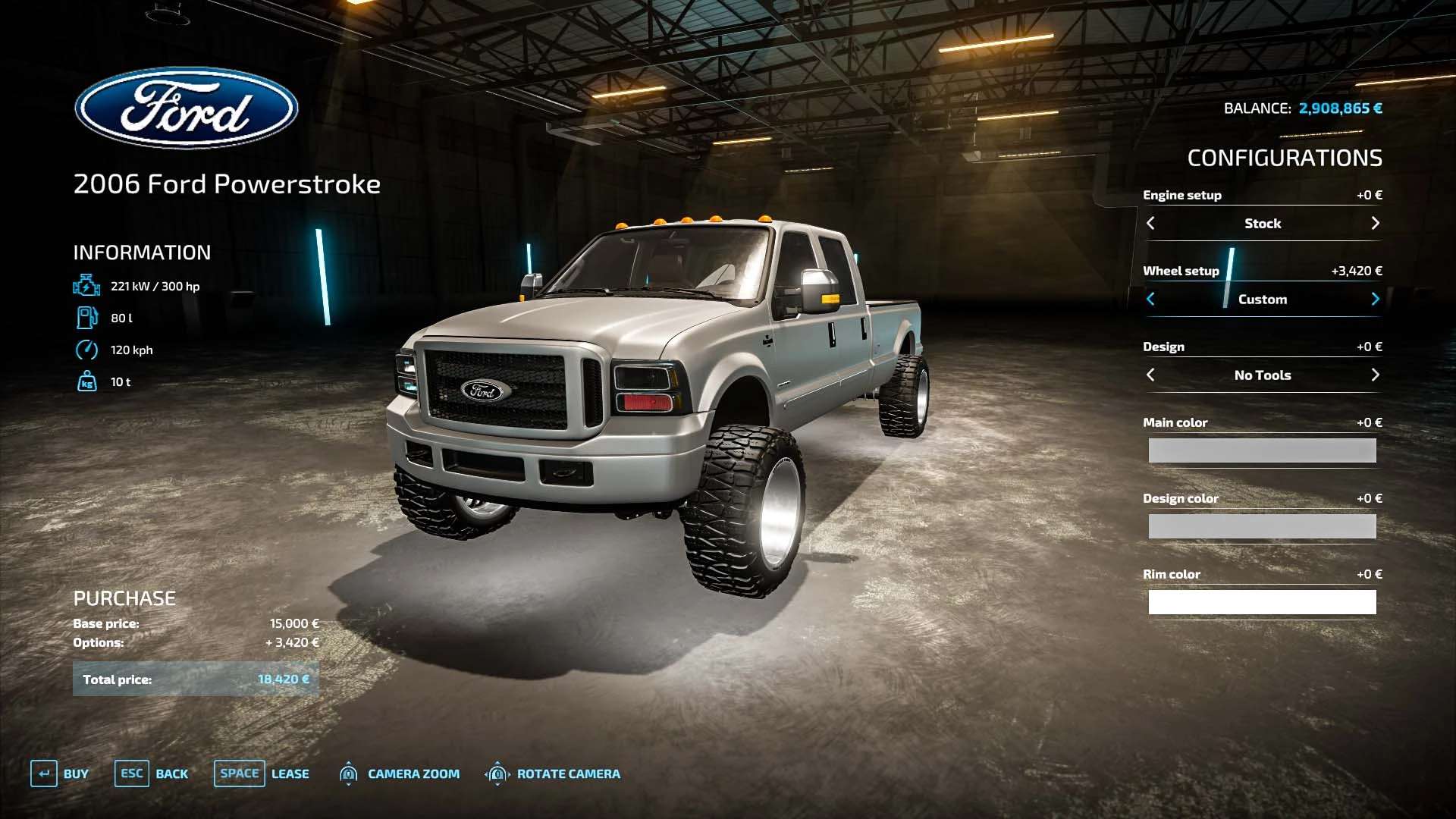Choose next Design option

pos(1375,375)
